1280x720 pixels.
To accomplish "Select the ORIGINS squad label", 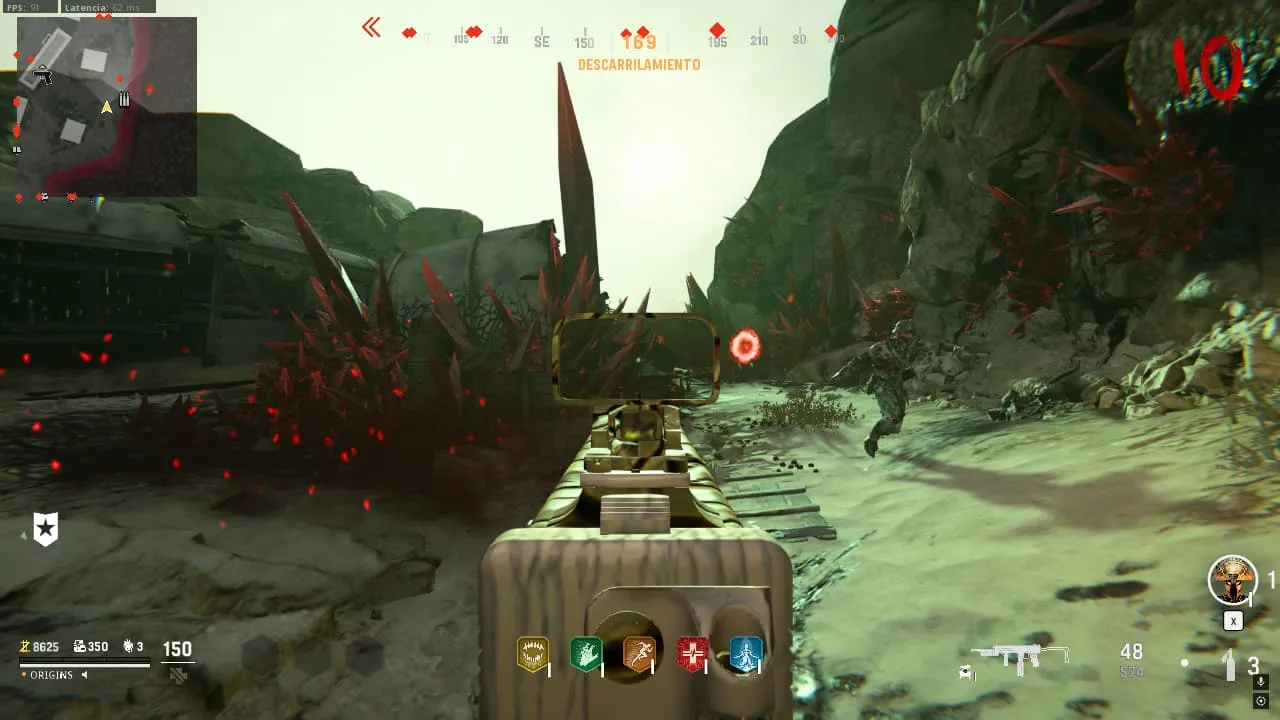I will point(50,675).
